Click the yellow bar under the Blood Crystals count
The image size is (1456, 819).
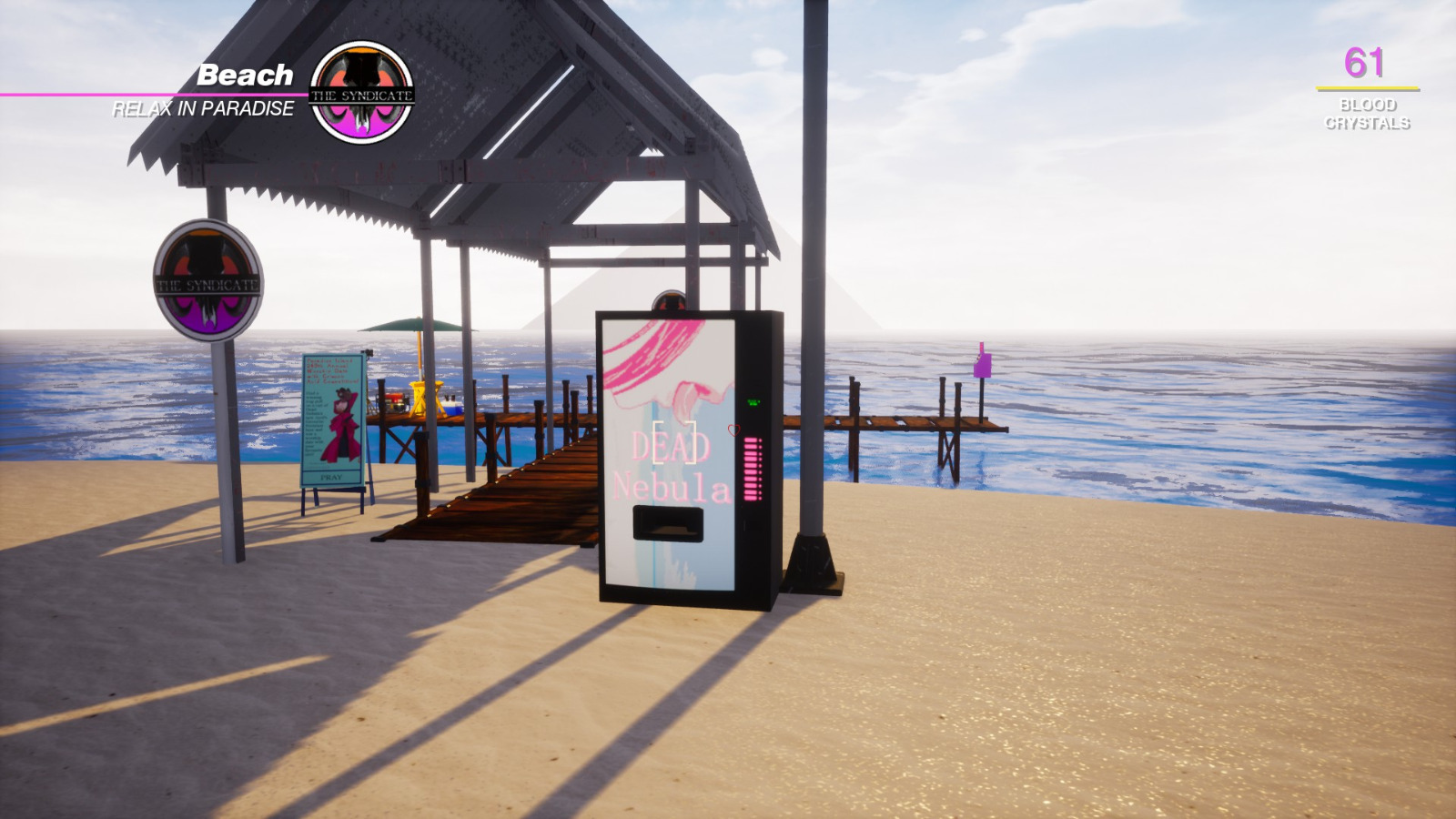pos(1365,88)
